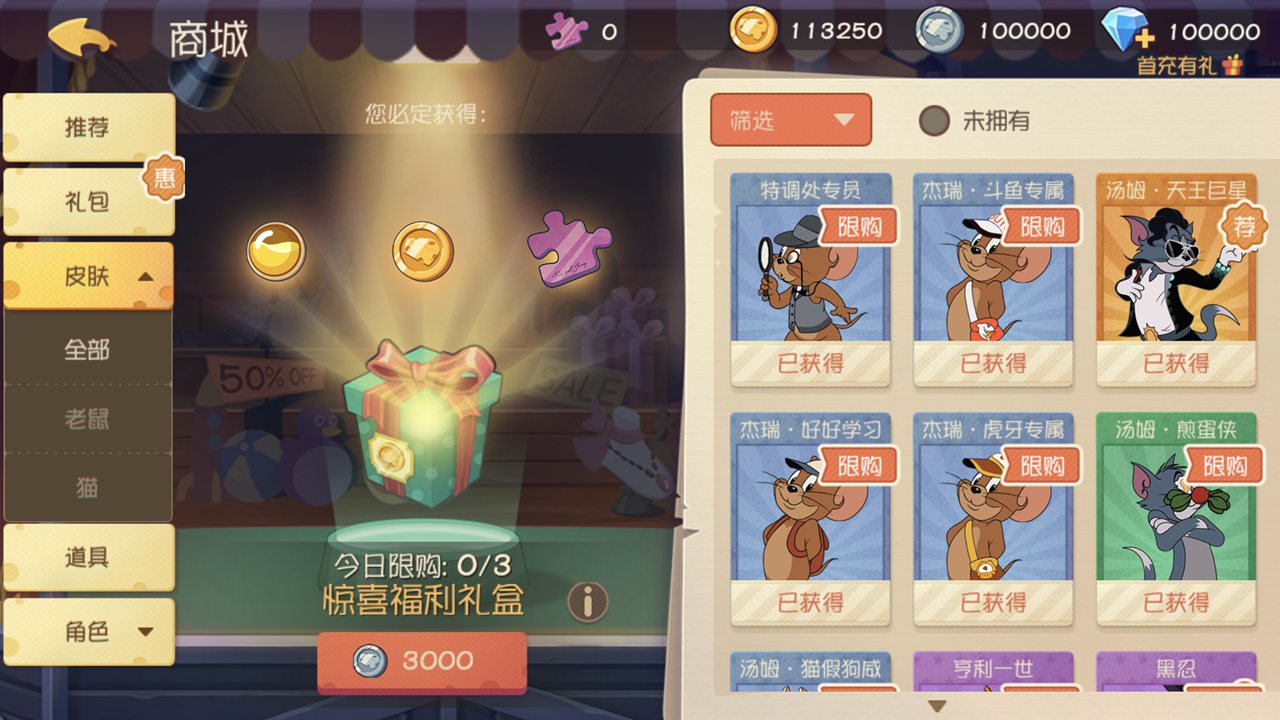Buy 惊喜福利礼盒 with the 3000 button
1280x720 pixels.
coord(423,660)
